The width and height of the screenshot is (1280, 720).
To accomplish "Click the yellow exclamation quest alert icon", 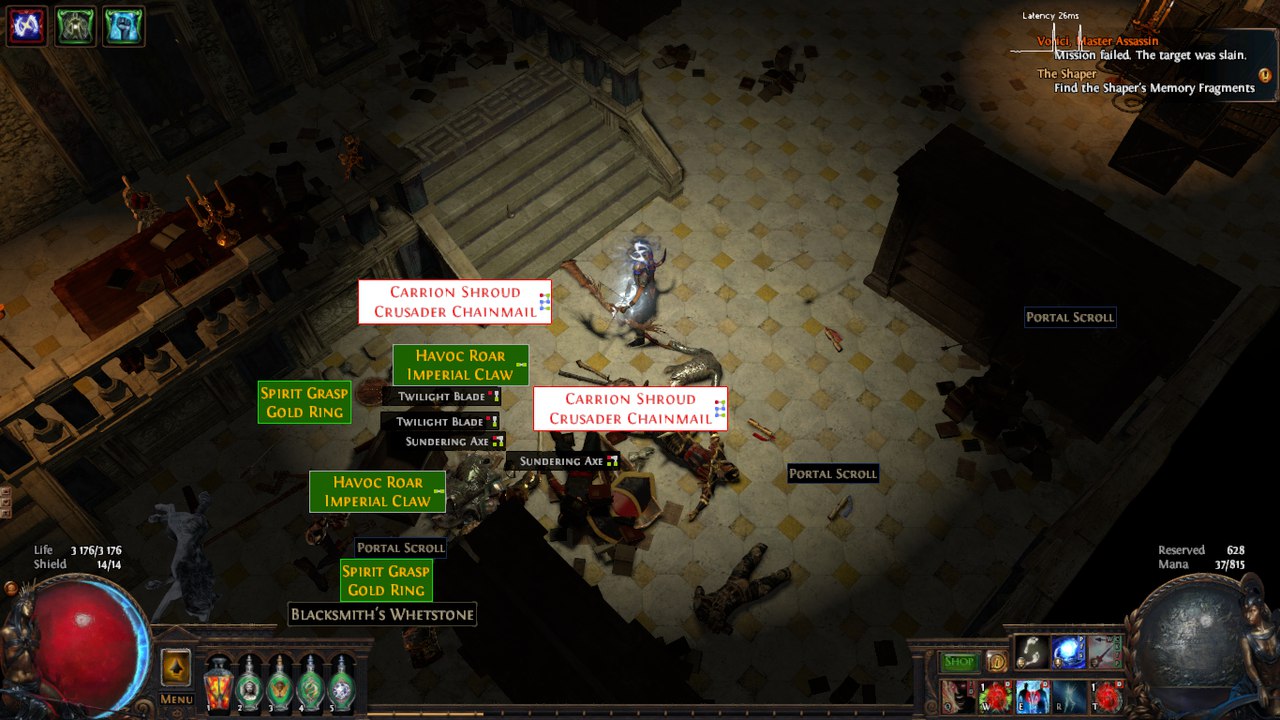I will (x=1265, y=75).
